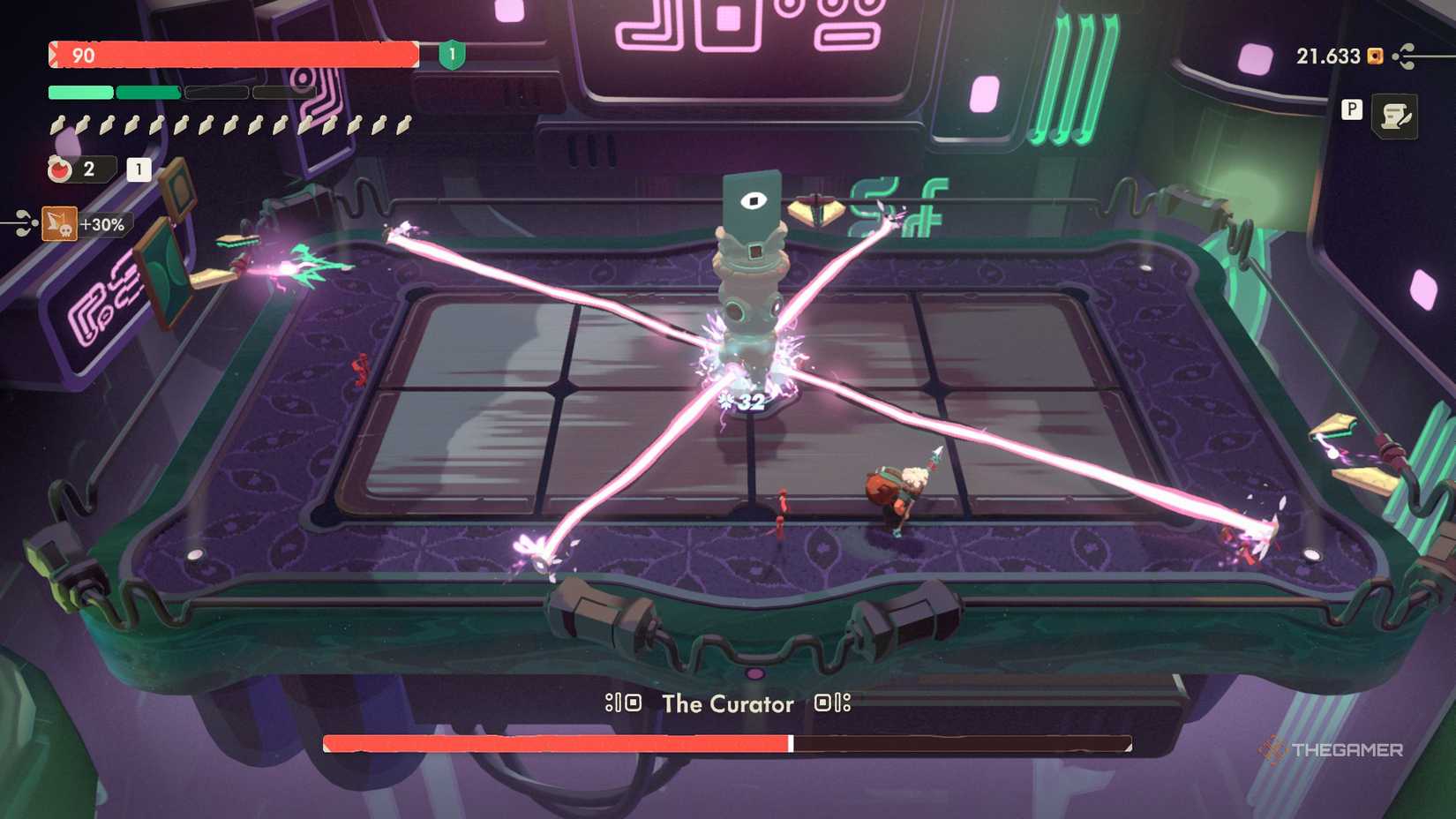The height and width of the screenshot is (819, 1456).
Task: Click the 21.633 currency counter text
Action: [x=1328, y=56]
